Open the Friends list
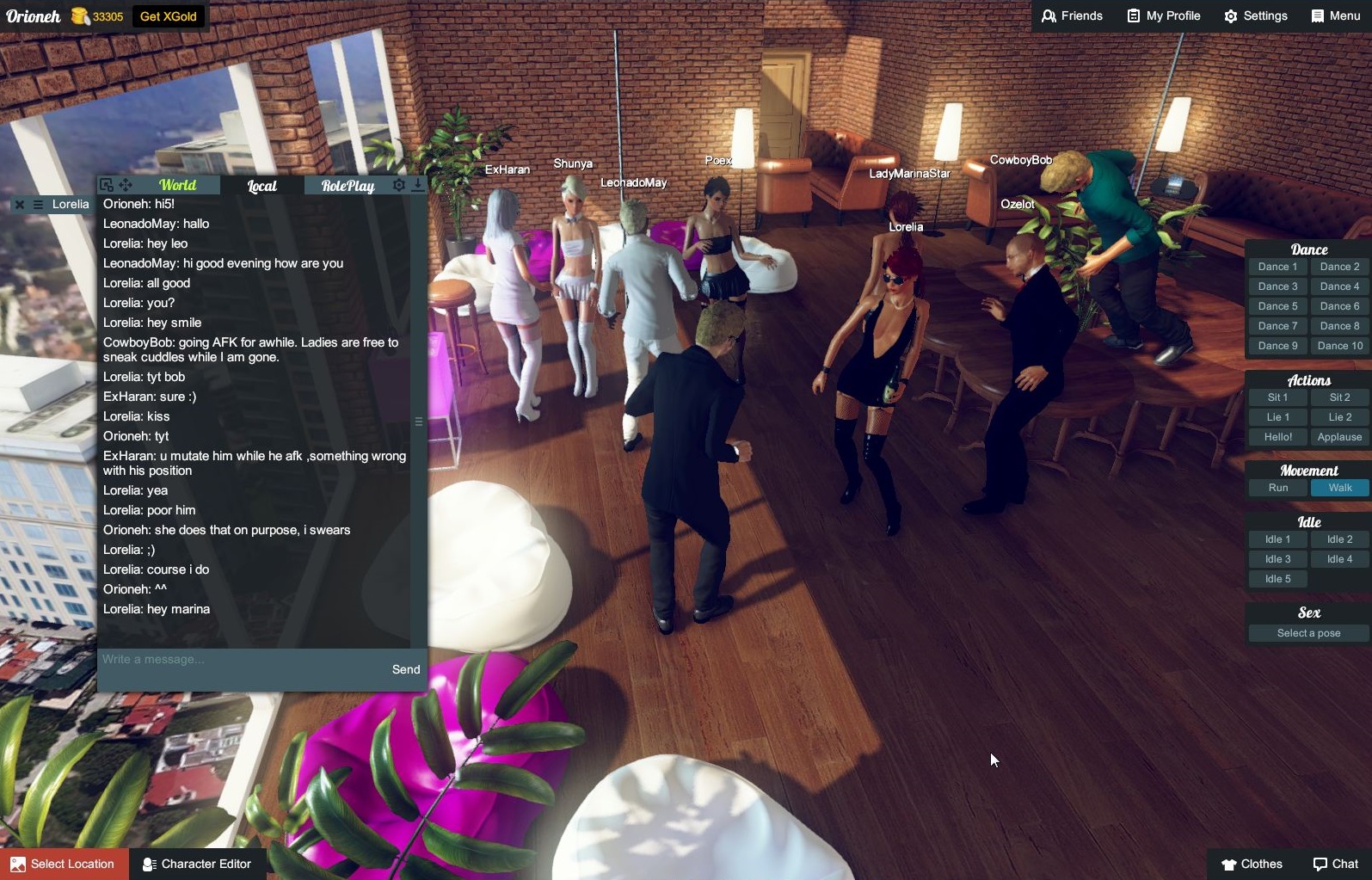Screen dimensions: 1372x880 click(1071, 15)
